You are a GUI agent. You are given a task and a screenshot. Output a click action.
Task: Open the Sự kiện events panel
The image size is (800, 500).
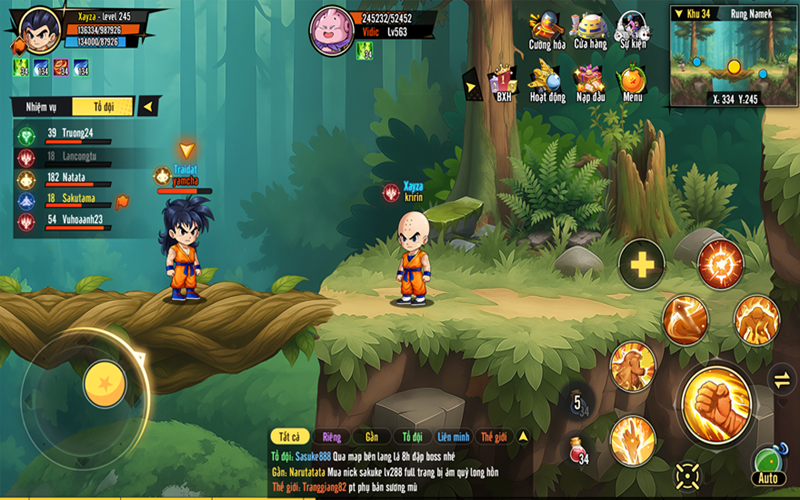pos(632,29)
